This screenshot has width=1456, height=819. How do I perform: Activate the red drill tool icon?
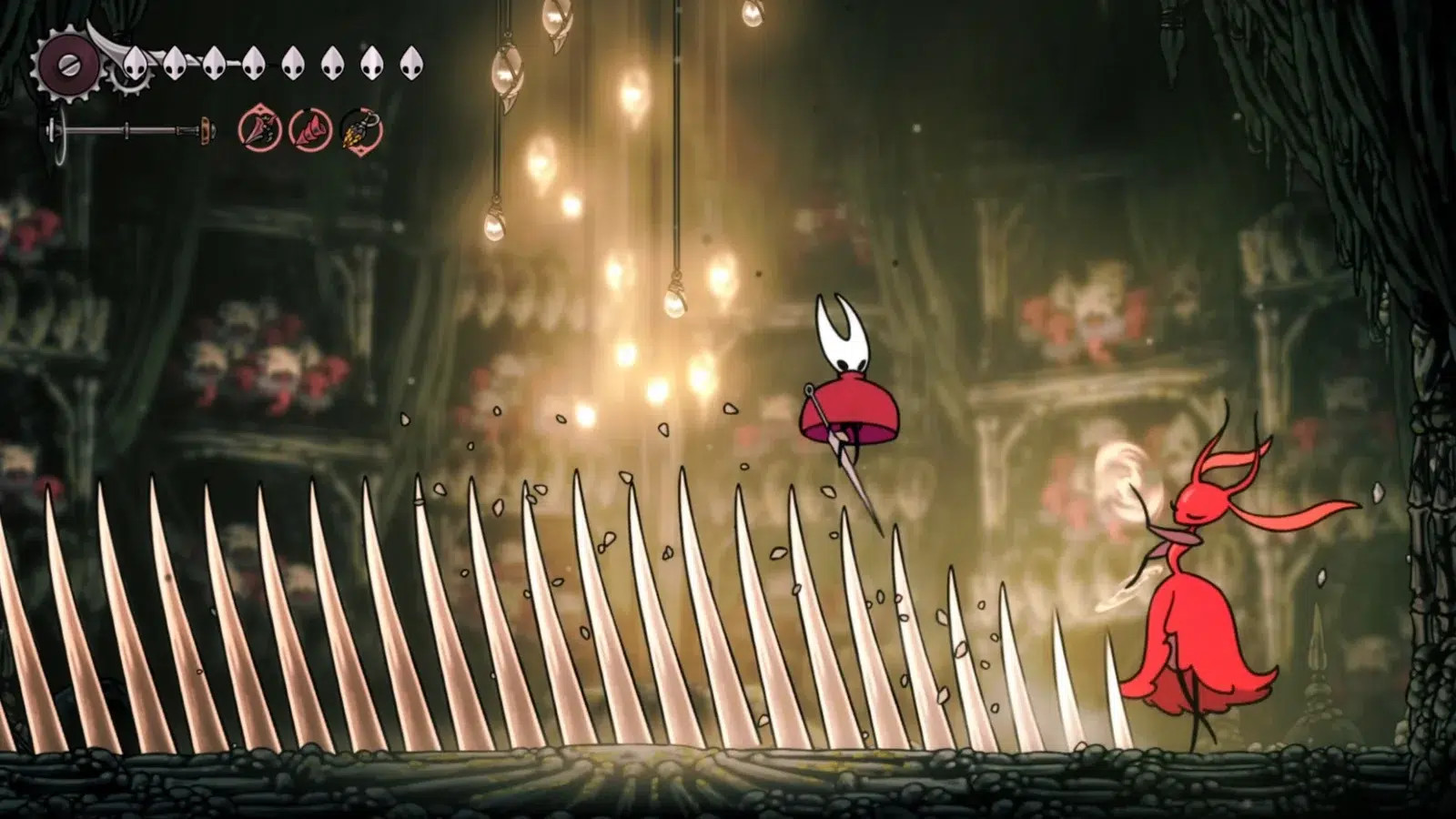310,131
